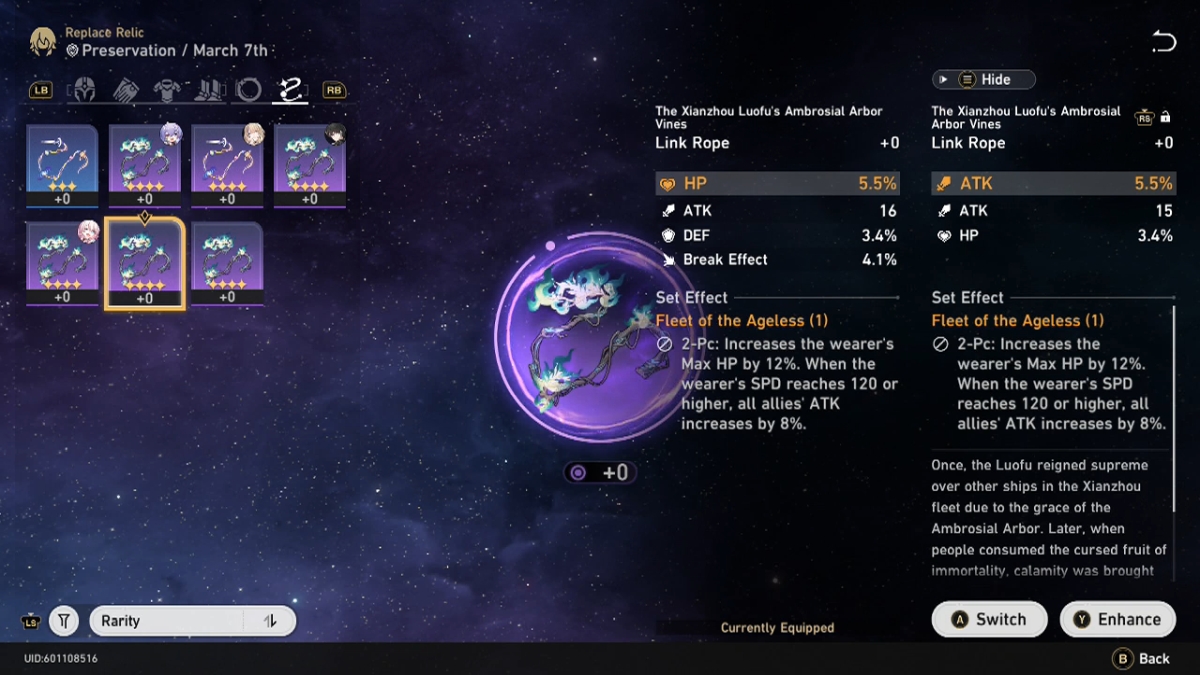Select the Planar Sphere tab

[x=249, y=91]
